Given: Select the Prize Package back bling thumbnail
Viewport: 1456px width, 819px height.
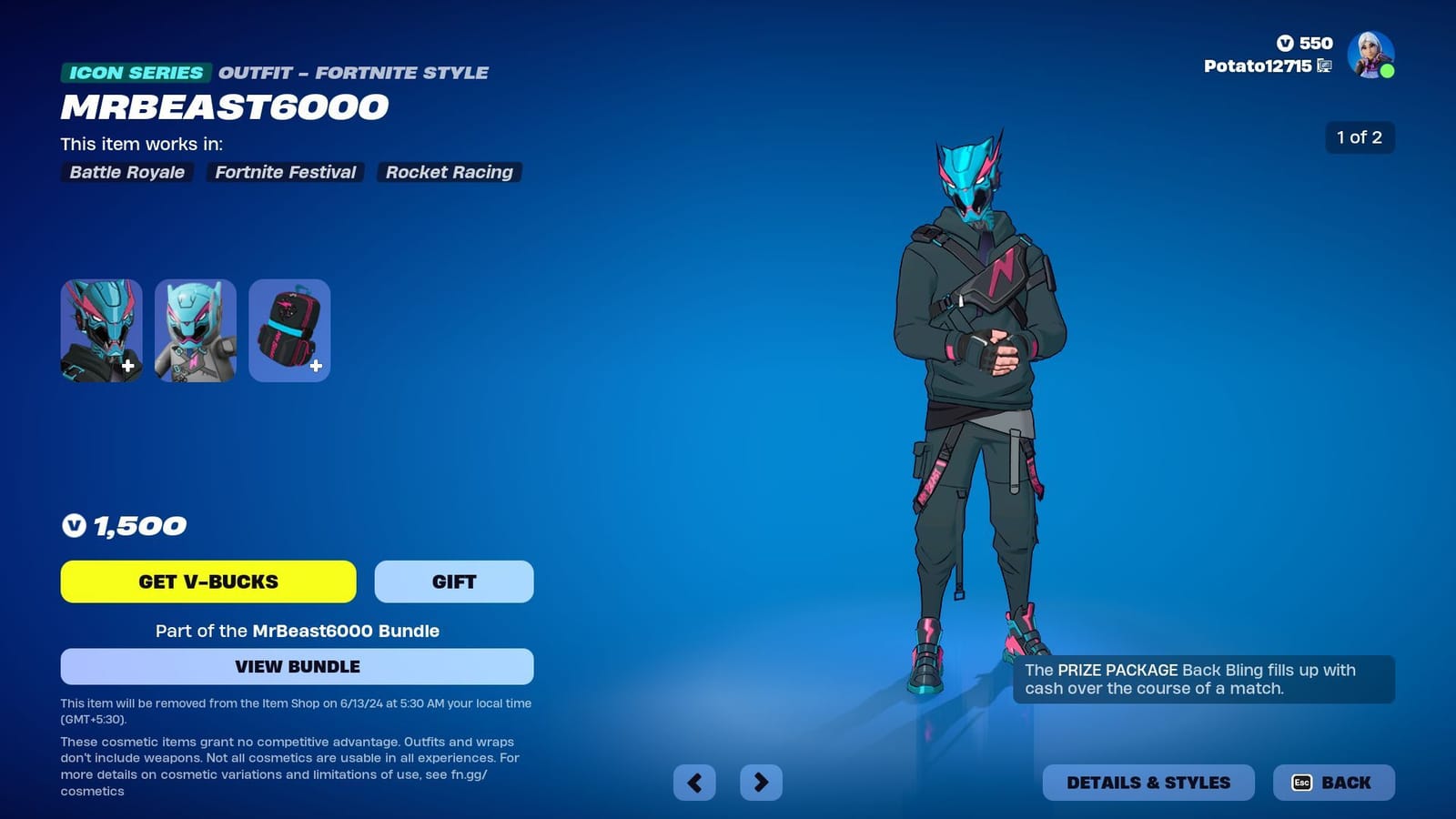Looking at the screenshot, I should [289, 330].
